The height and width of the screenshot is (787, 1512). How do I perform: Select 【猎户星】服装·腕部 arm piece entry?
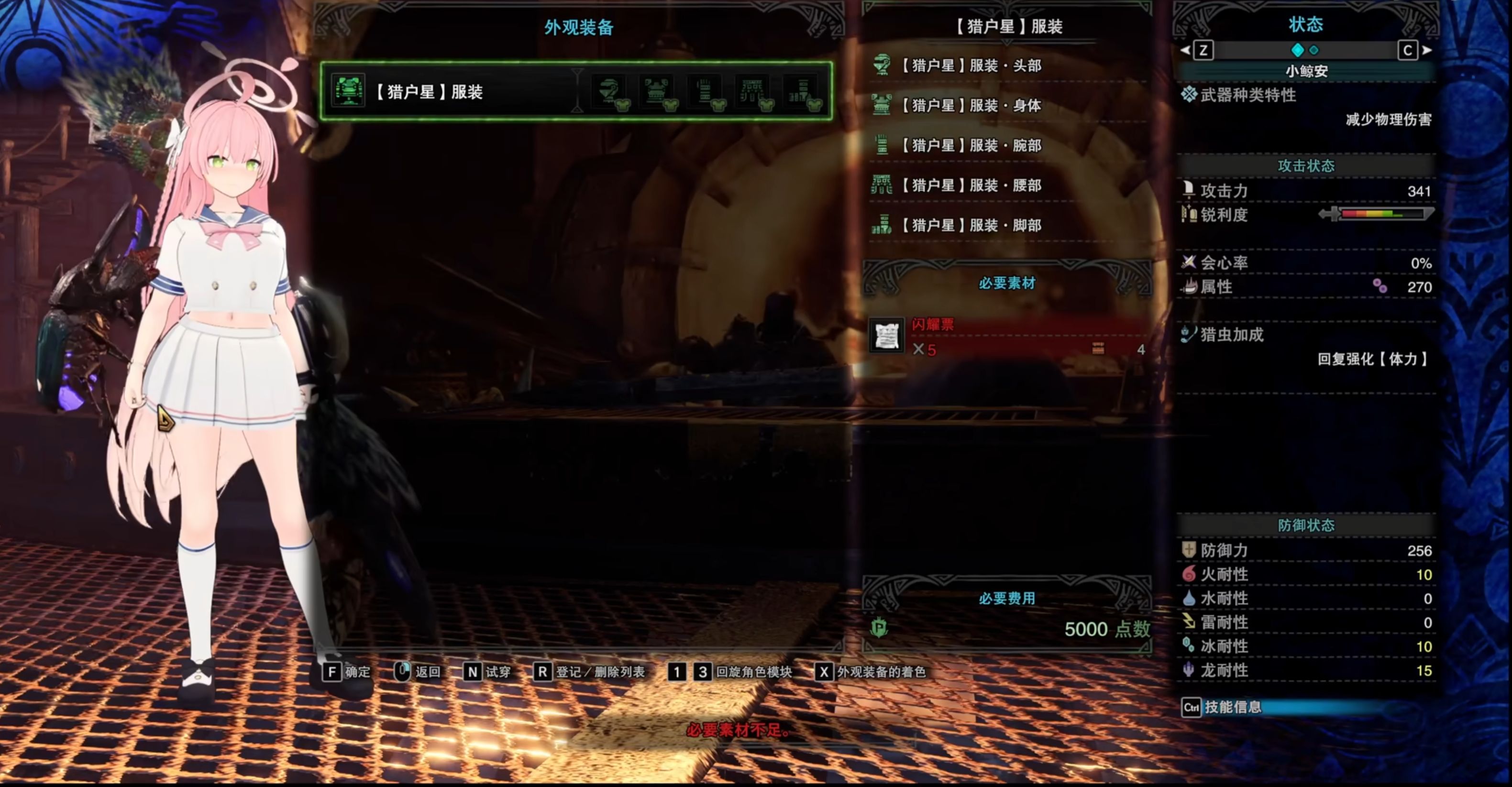click(x=971, y=145)
